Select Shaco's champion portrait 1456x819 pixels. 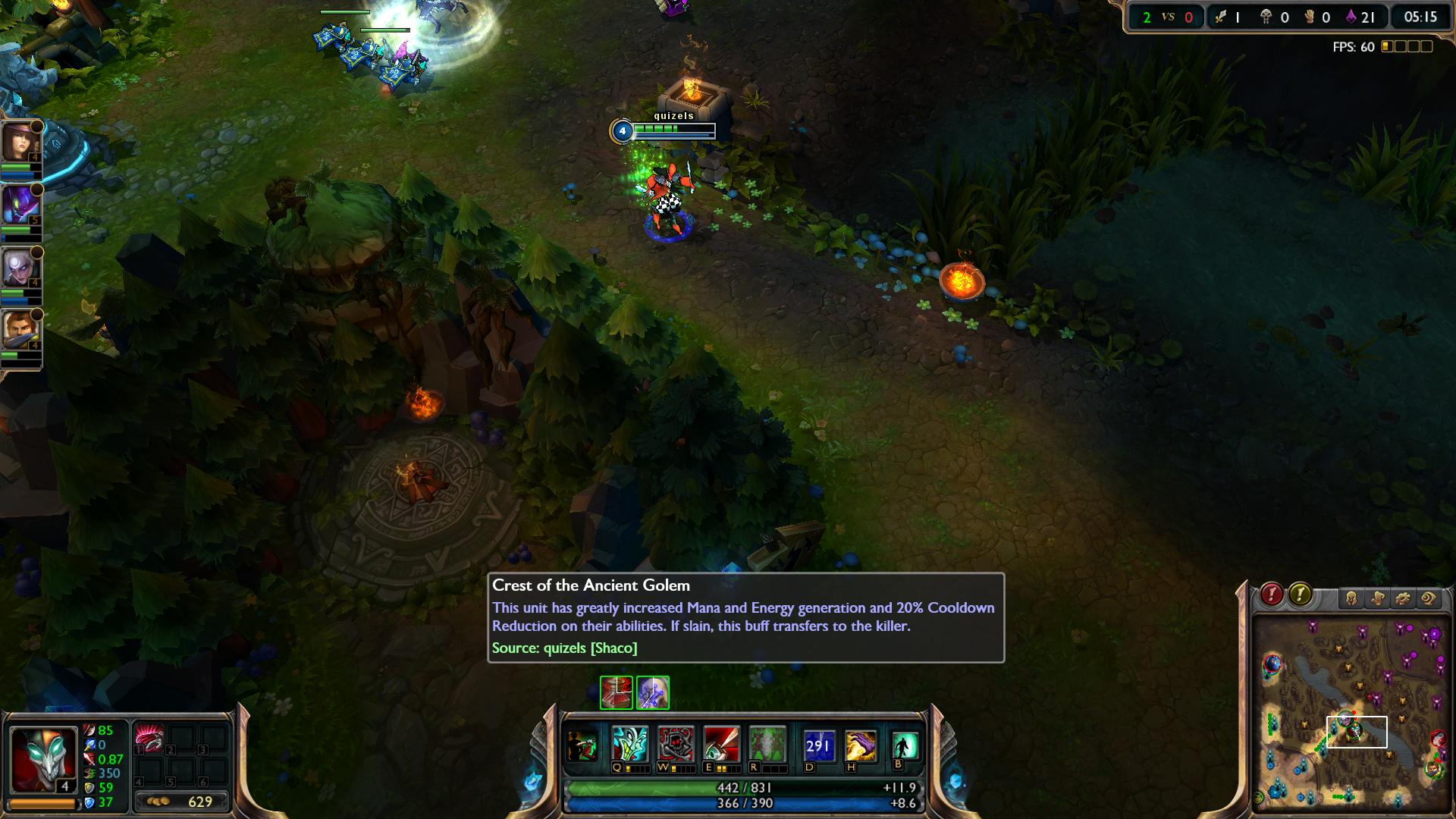[42, 758]
